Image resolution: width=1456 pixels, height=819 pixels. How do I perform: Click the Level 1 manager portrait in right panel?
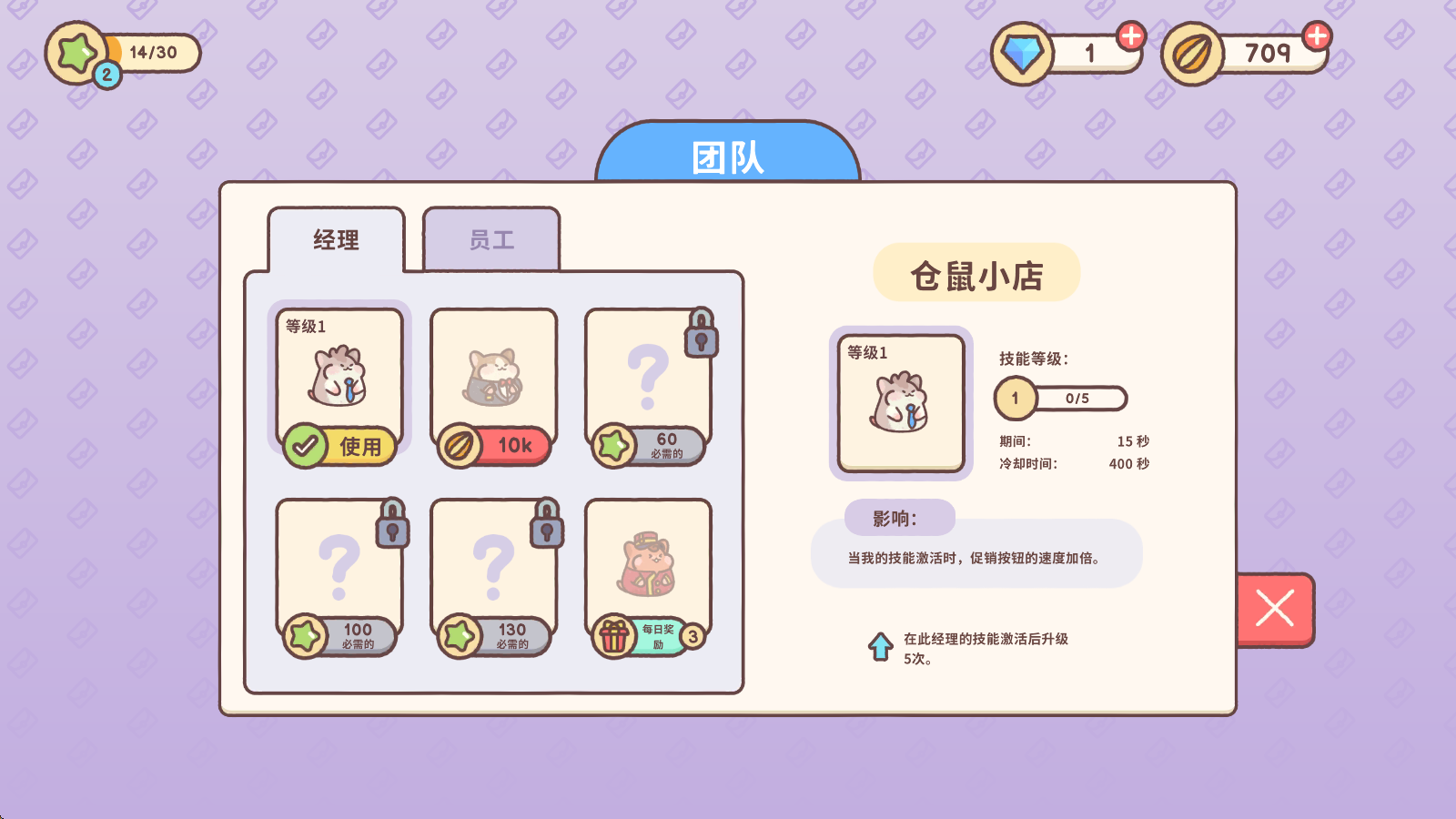tap(900, 403)
